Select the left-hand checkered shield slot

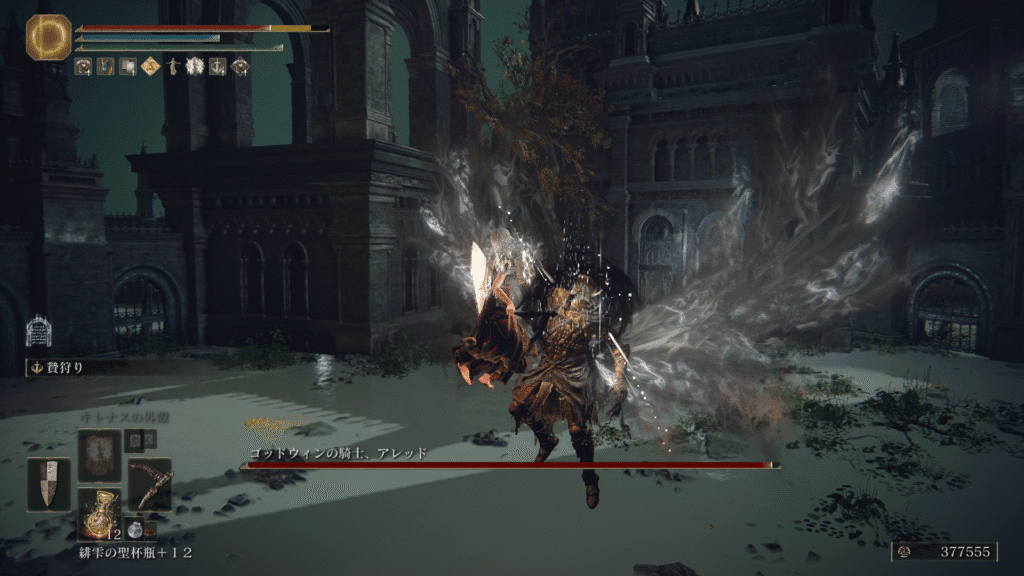[x=49, y=484]
